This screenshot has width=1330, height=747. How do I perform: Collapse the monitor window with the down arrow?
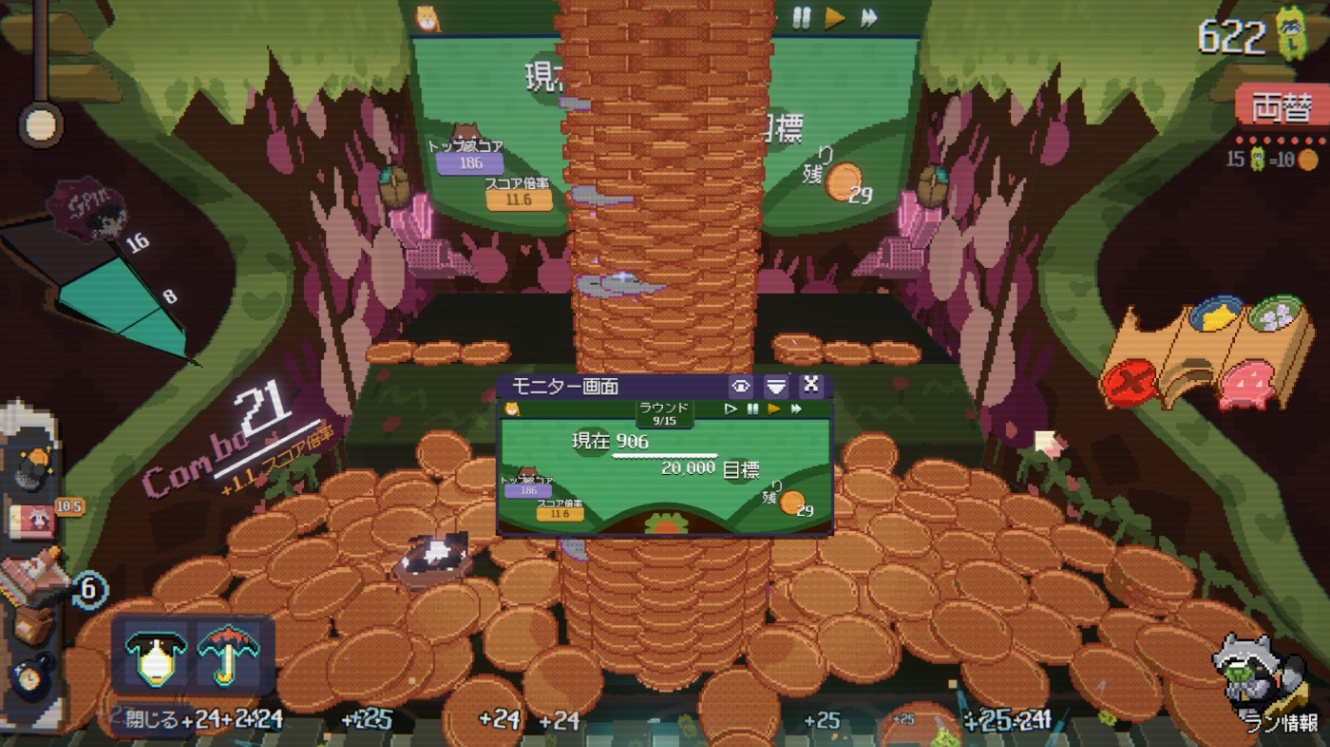click(776, 386)
